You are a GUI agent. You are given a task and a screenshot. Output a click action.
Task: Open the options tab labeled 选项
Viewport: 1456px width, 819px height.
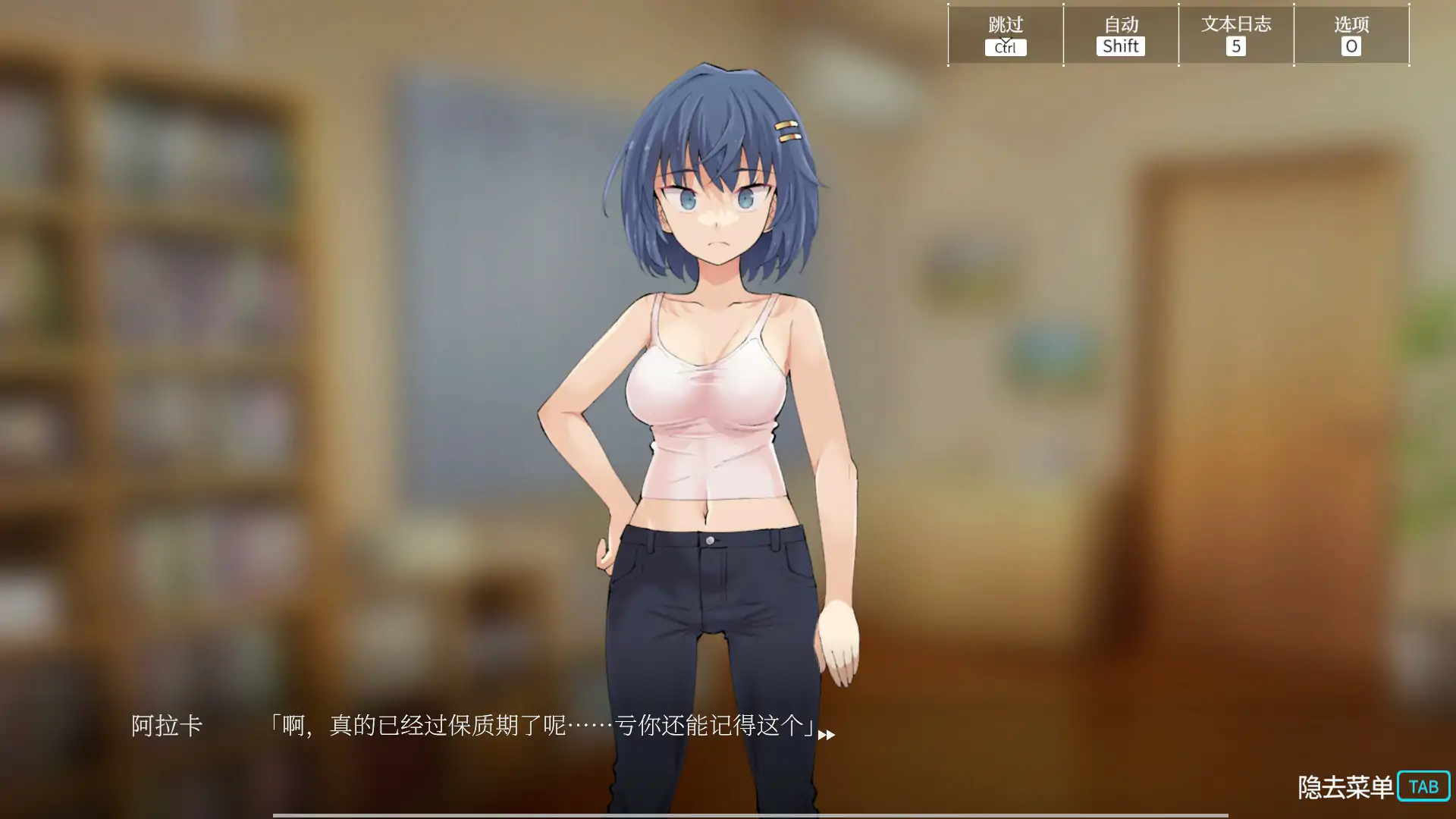(1351, 34)
